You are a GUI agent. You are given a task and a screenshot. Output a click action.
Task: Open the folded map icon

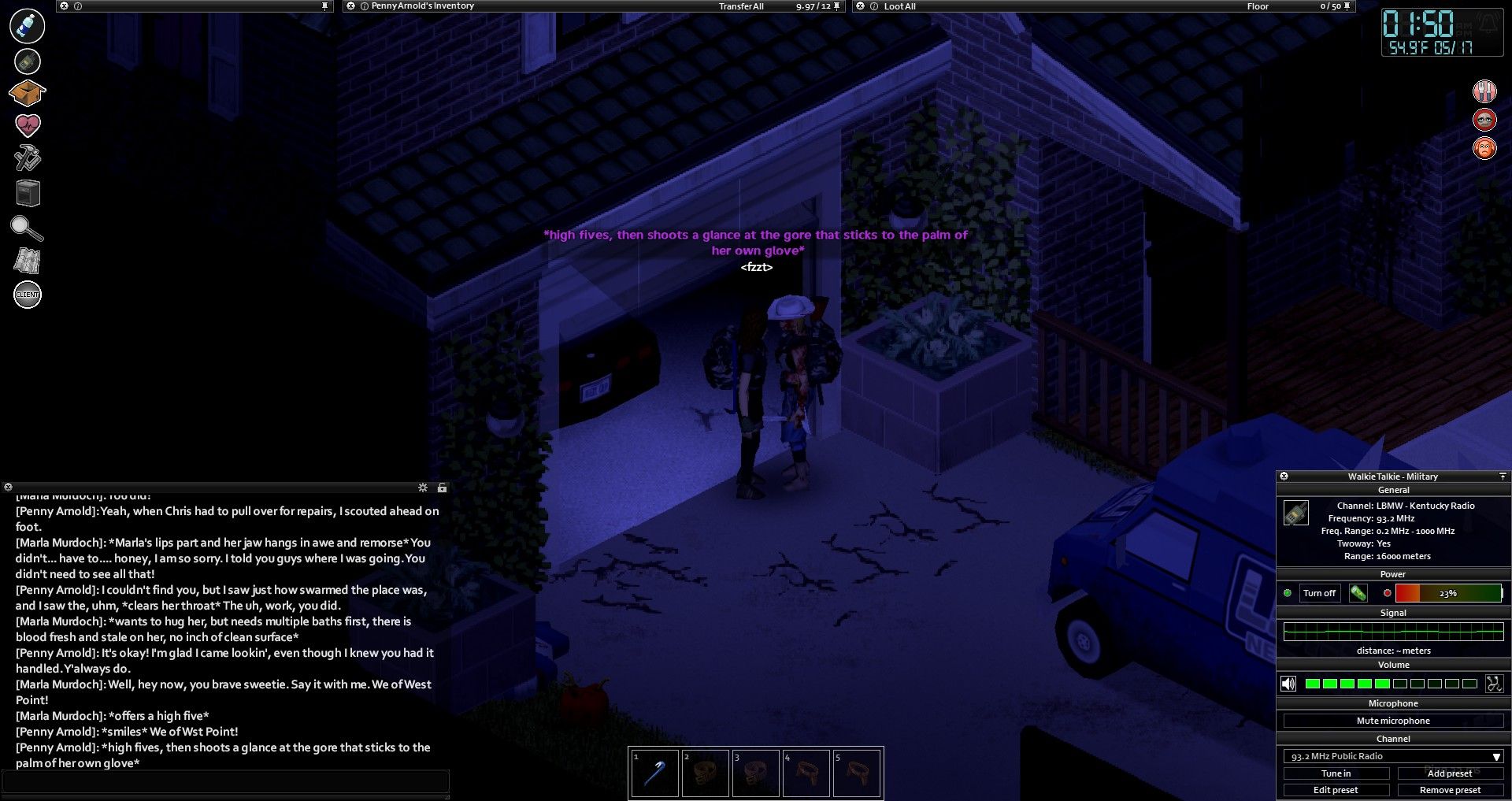[28, 261]
